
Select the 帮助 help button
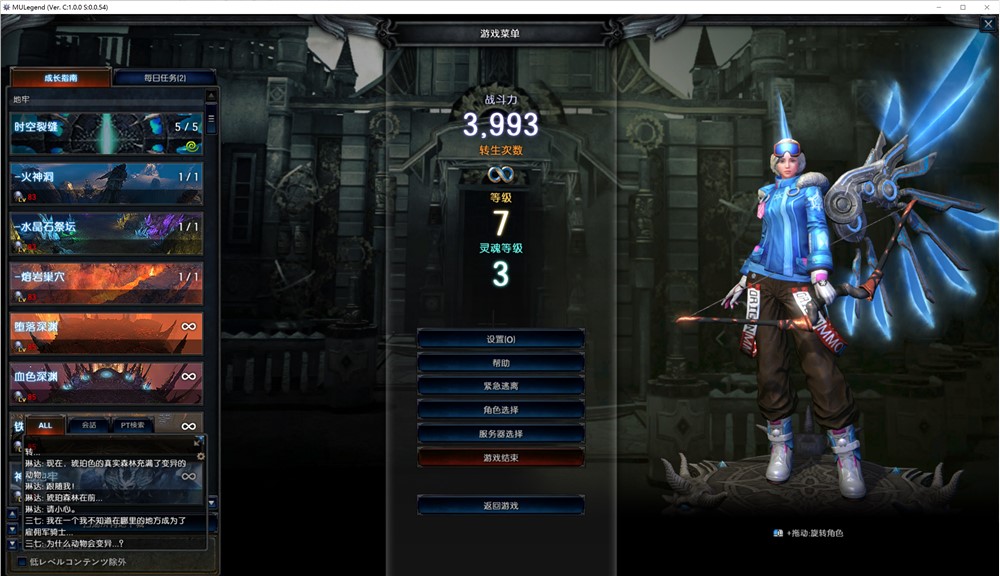click(x=500, y=363)
